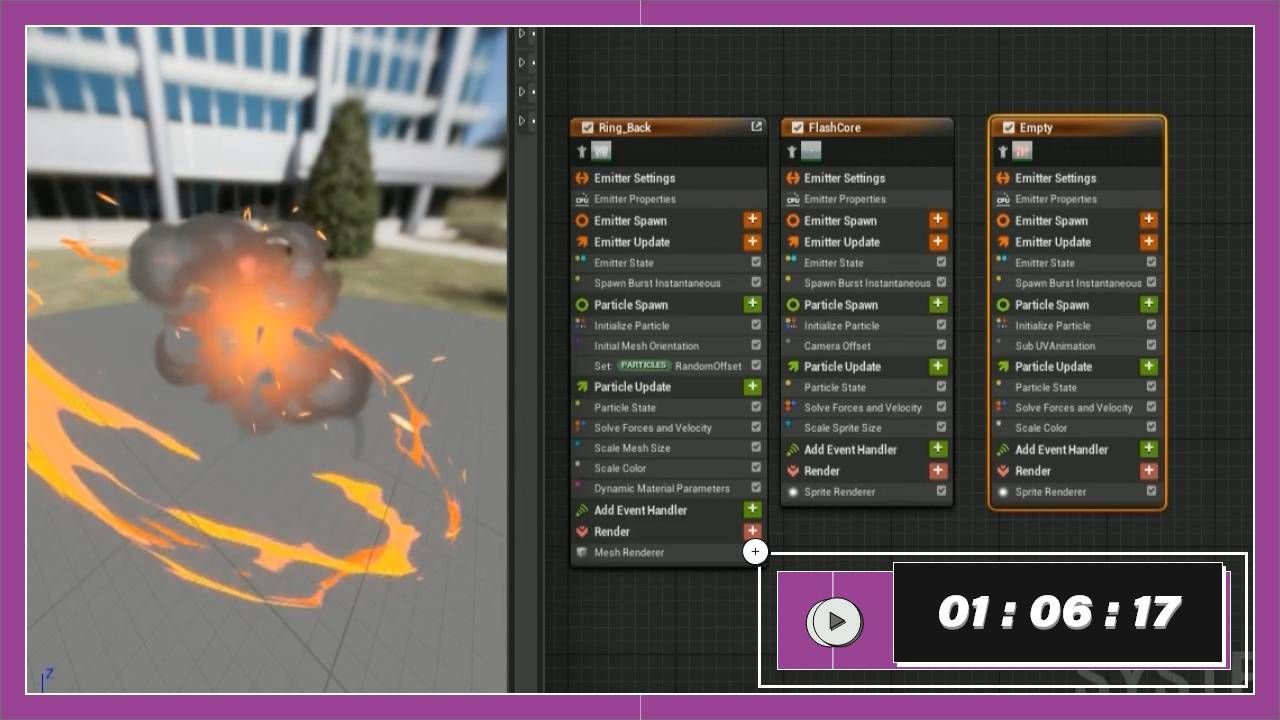
Task: Select the Dynamic Material Parameters module
Action: pyautogui.click(x=661, y=489)
